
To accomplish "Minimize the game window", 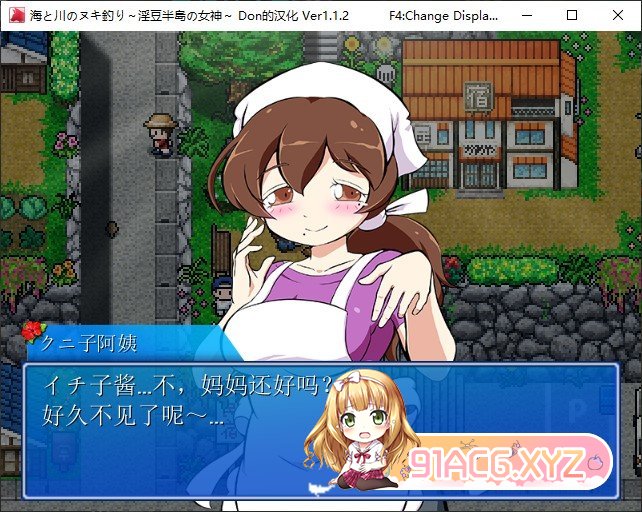I will [x=526, y=16].
